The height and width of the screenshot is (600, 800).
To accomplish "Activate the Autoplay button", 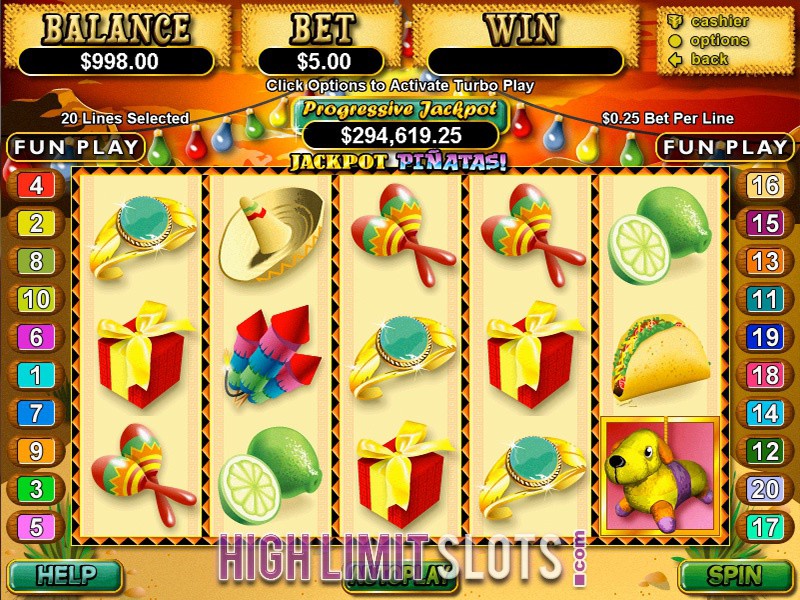I will [400, 575].
